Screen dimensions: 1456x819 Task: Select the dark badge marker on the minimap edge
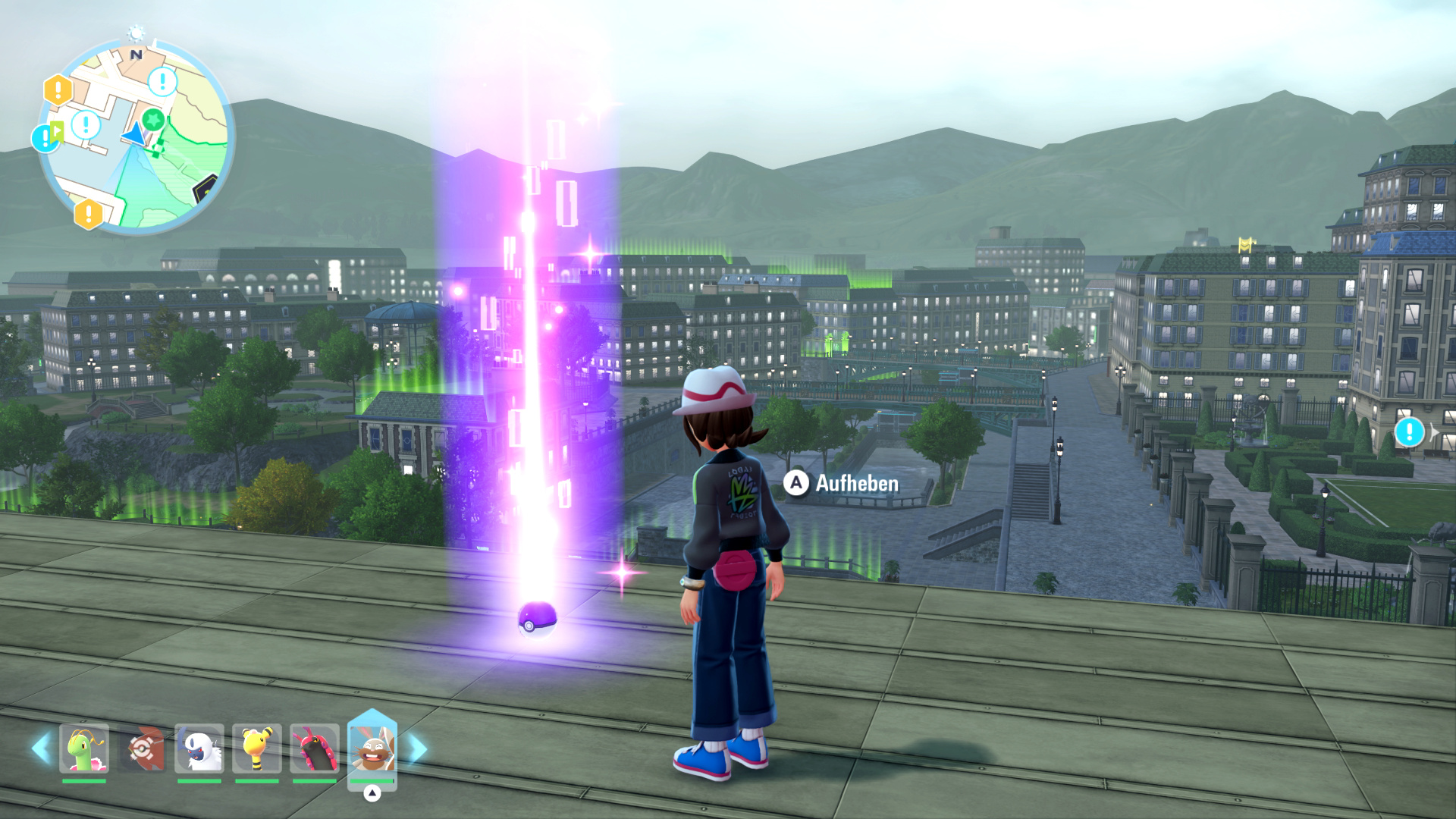pyautogui.click(x=205, y=189)
